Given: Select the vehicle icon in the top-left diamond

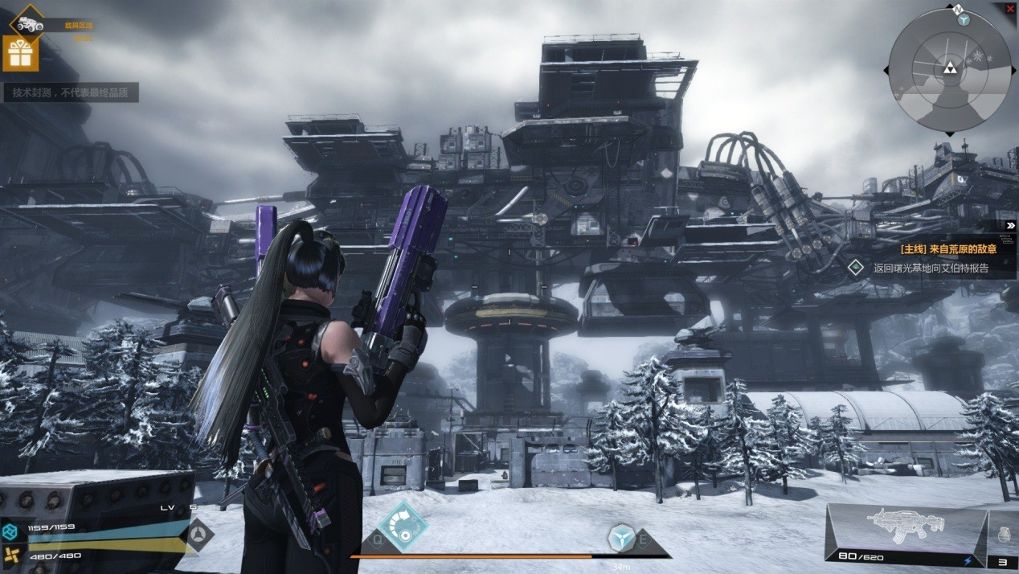Looking at the screenshot, I should pos(28,22).
